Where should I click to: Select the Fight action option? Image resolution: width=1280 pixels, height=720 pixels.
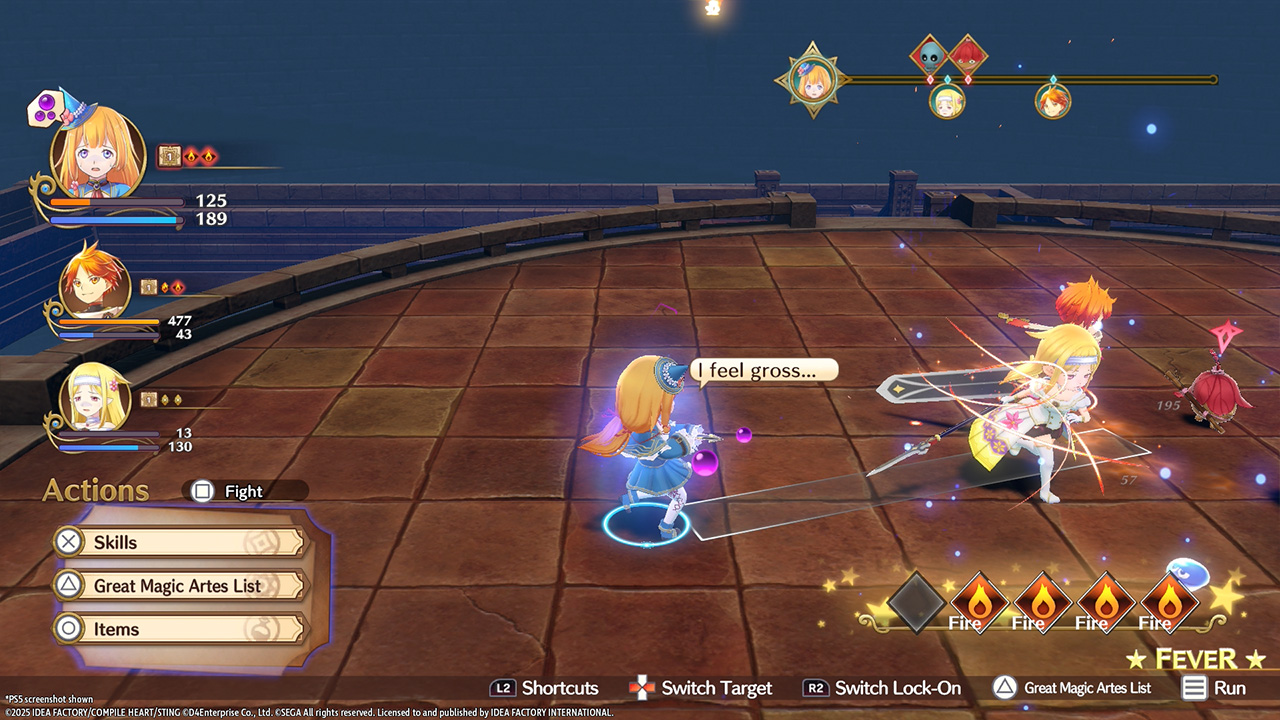(x=243, y=491)
